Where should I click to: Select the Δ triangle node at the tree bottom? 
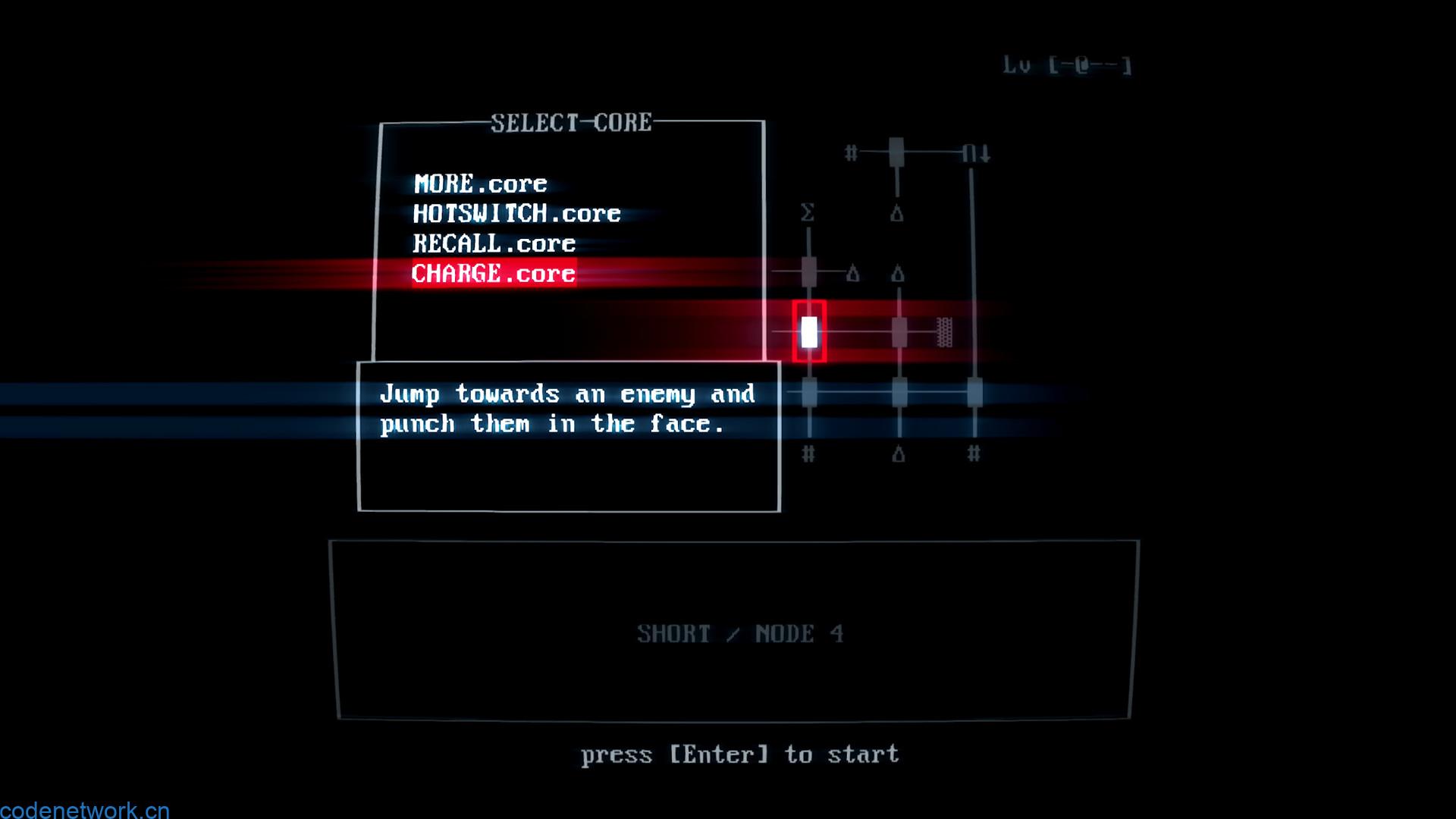(897, 455)
